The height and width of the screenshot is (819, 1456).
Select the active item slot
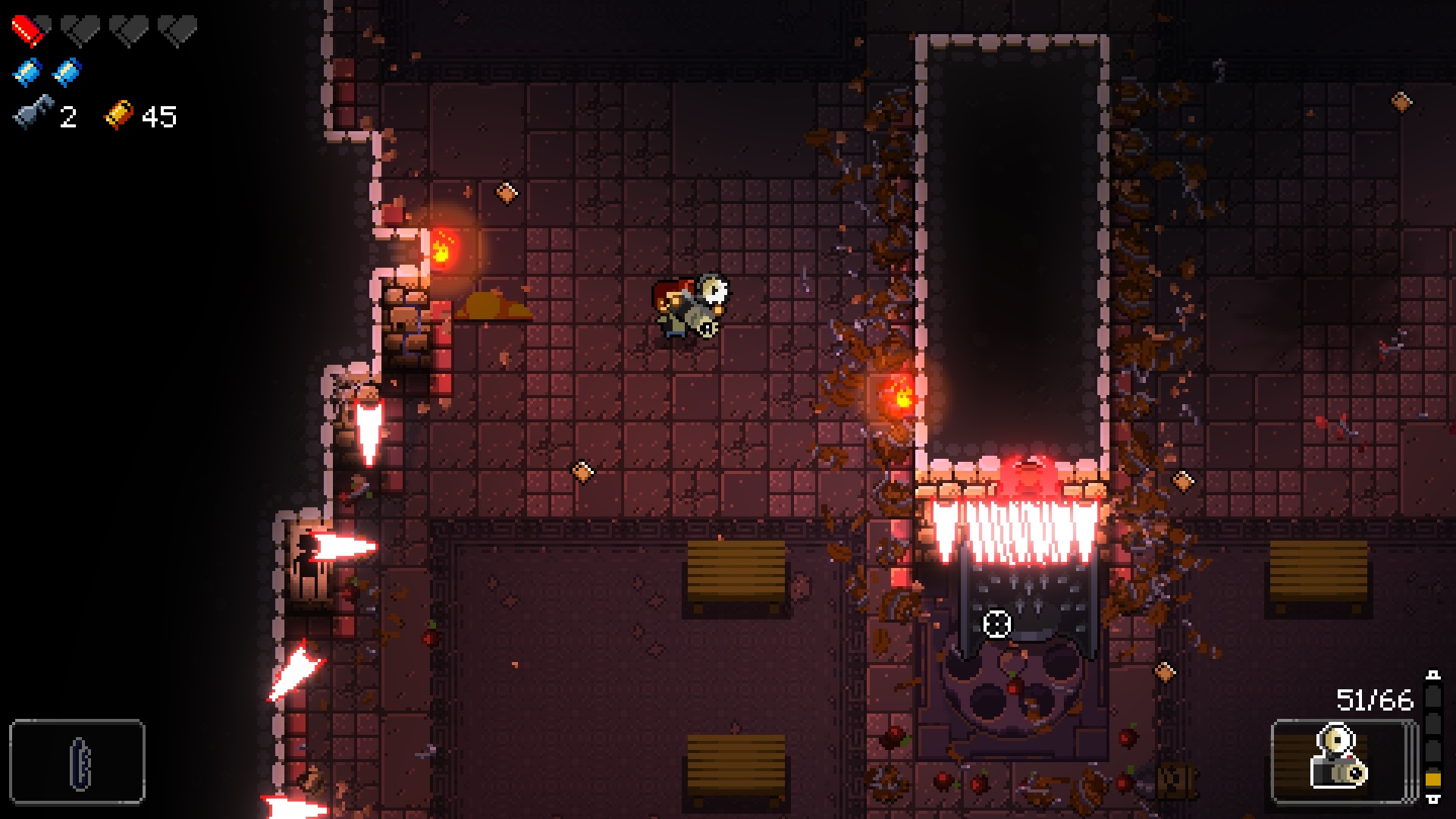coord(77,761)
